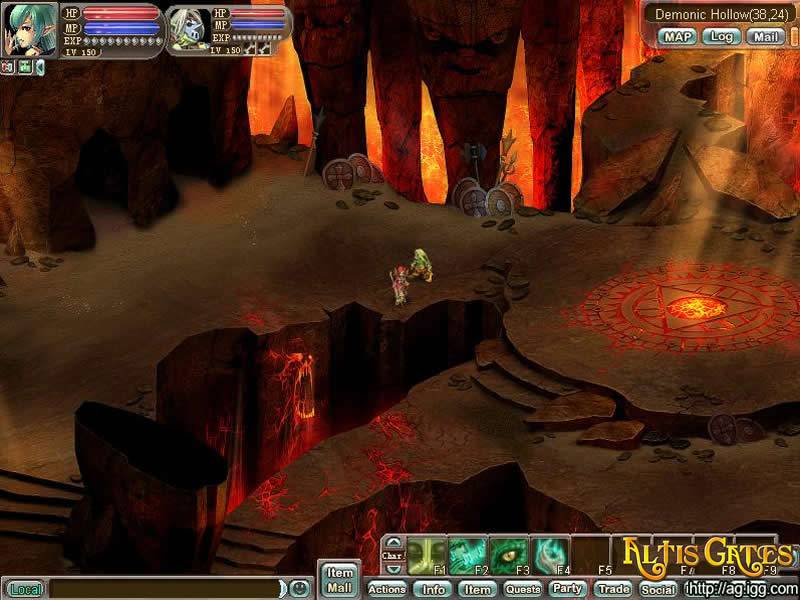The image size is (800, 600).
Task: Check the Mail button
Action: pyautogui.click(x=766, y=37)
